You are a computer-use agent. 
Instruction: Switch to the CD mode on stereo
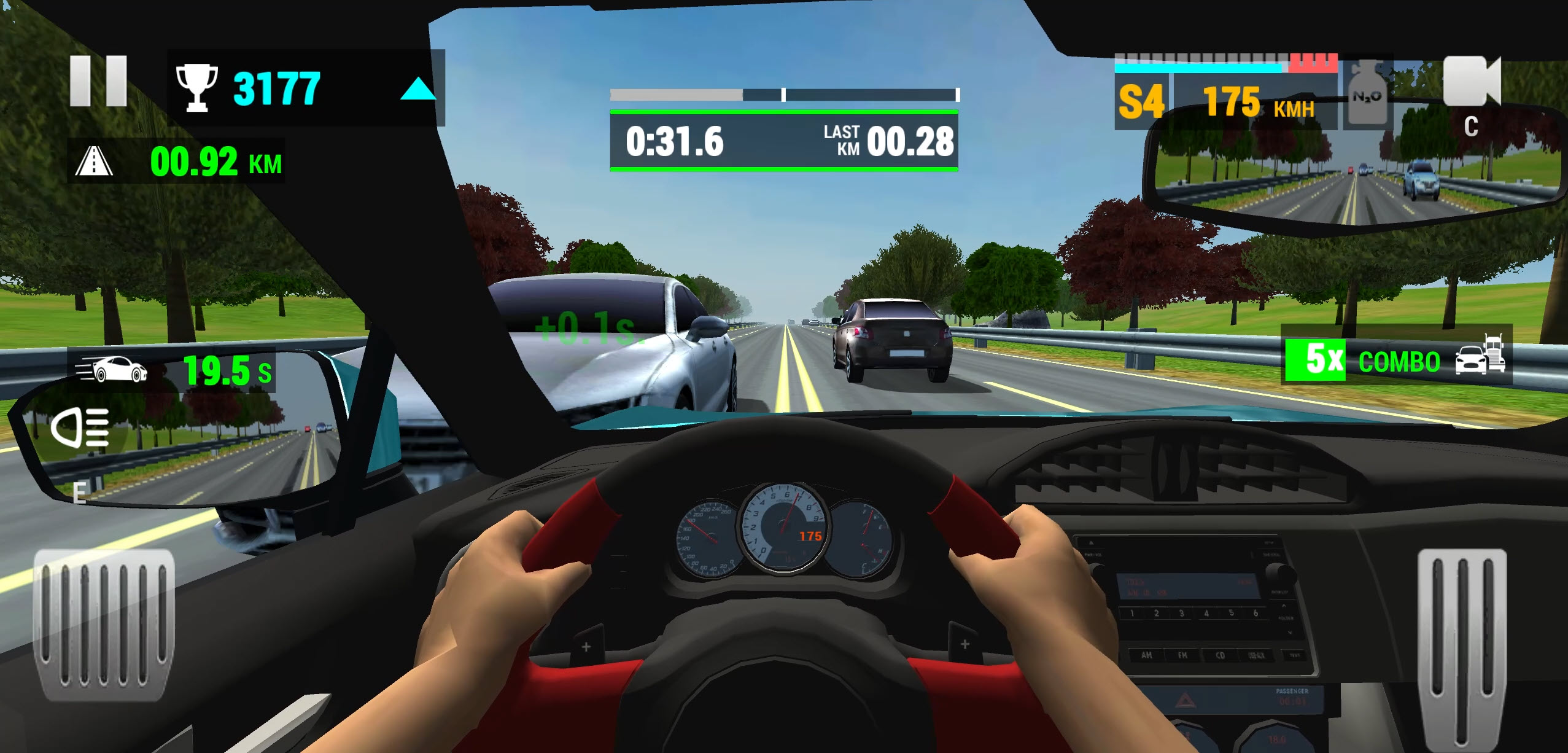pyautogui.click(x=1221, y=656)
